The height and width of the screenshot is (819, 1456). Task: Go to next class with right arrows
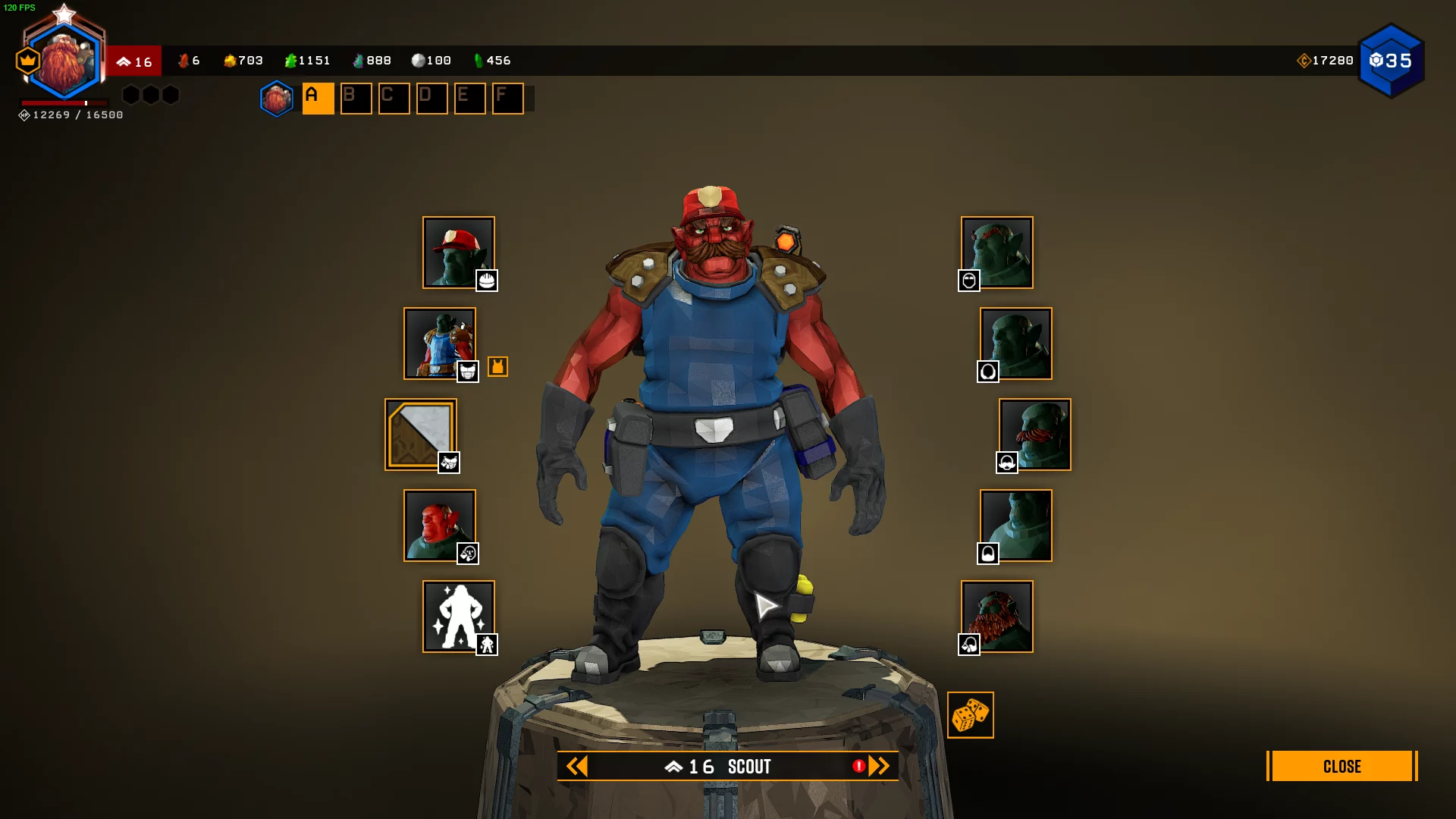pyautogui.click(x=879, y=767)
